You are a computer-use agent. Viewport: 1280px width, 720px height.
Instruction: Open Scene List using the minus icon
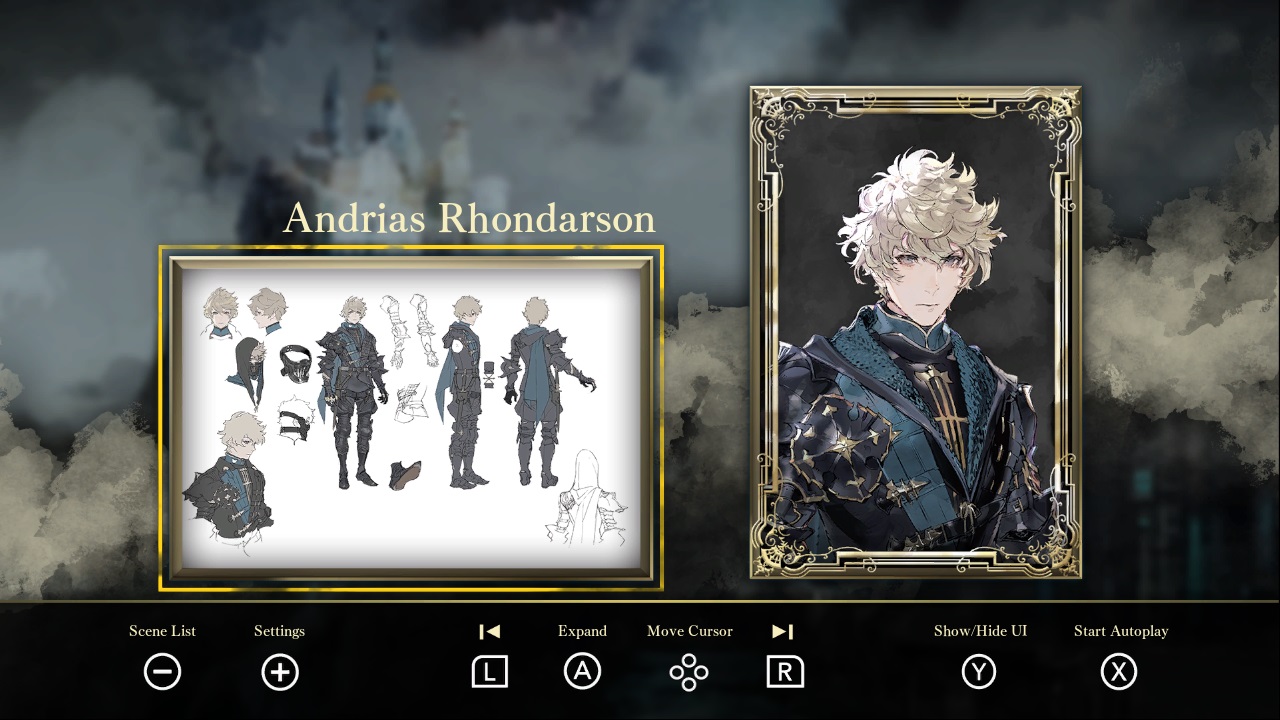pos(163,672)
